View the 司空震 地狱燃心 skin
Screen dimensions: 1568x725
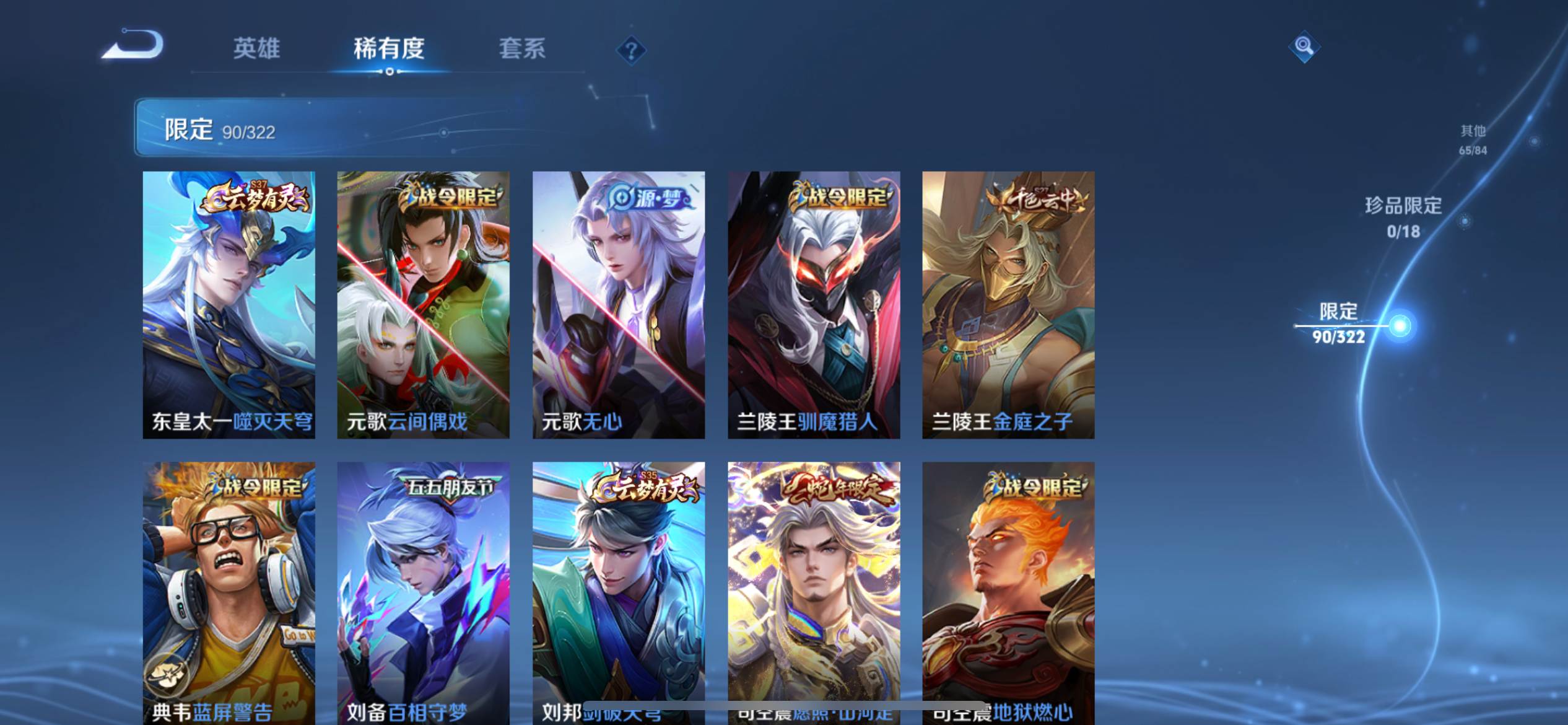coord(1008,592)
